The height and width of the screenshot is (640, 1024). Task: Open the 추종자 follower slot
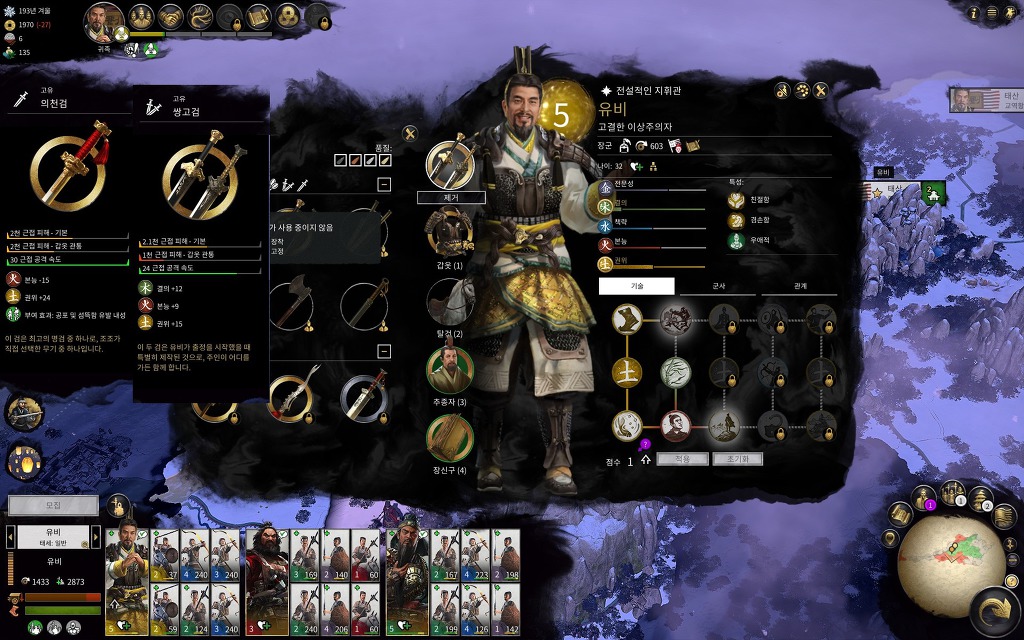click(451, 370)
